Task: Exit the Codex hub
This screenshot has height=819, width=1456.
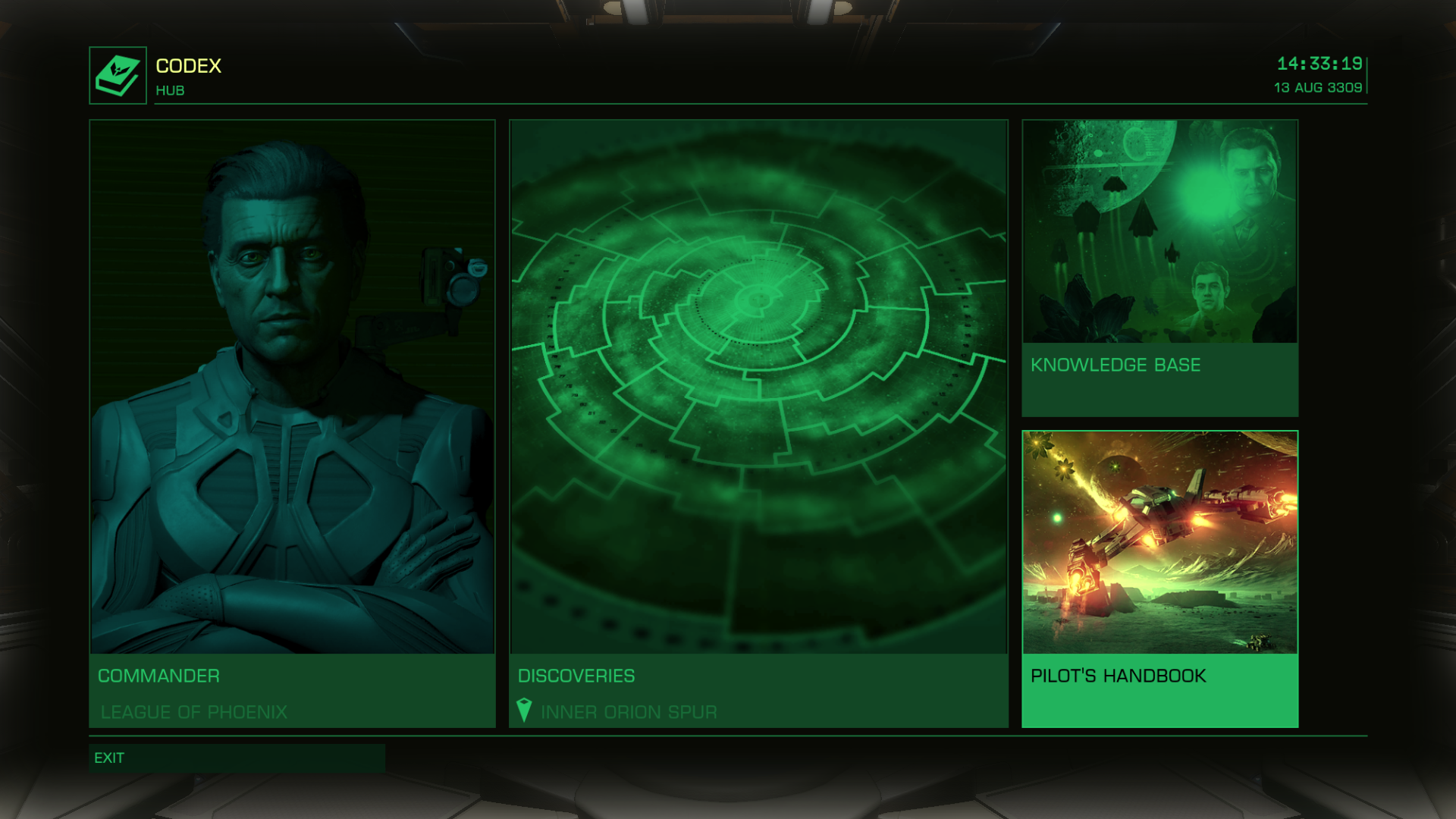Action: [237, 758]
